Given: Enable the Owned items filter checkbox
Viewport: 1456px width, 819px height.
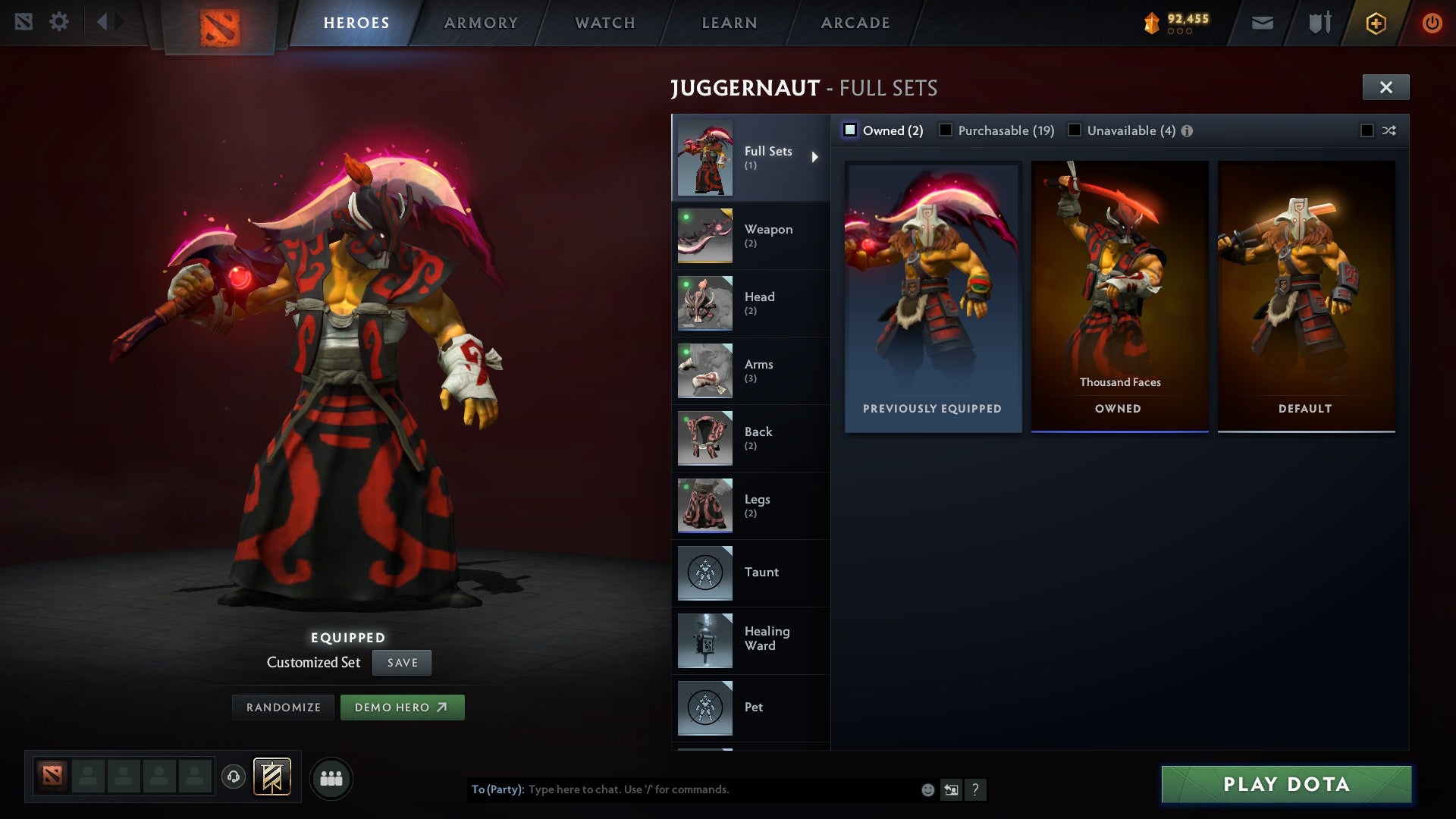Looking at the screenshot, I should point(851,130).
